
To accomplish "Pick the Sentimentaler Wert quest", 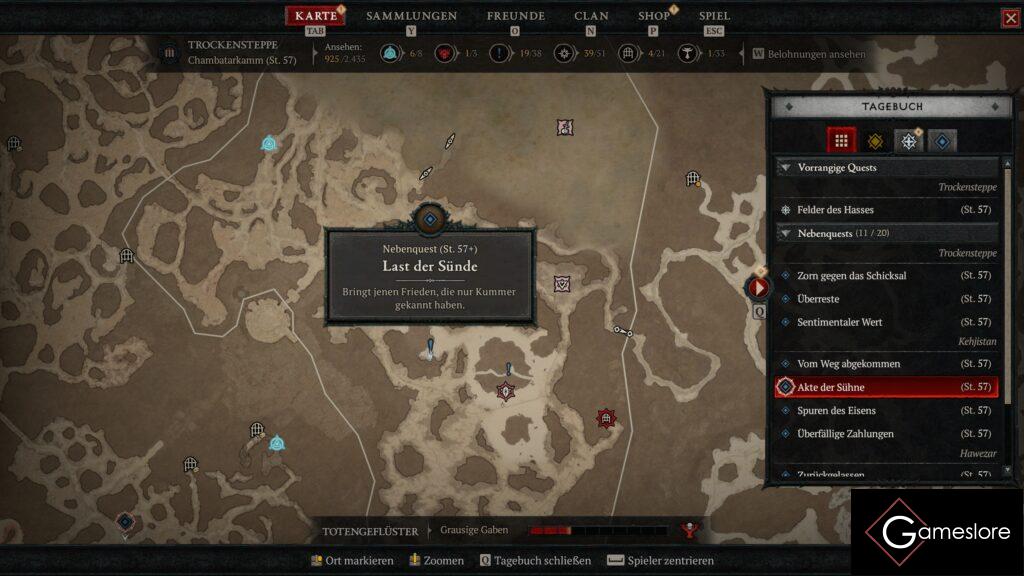I will click(x=839, y=322).
